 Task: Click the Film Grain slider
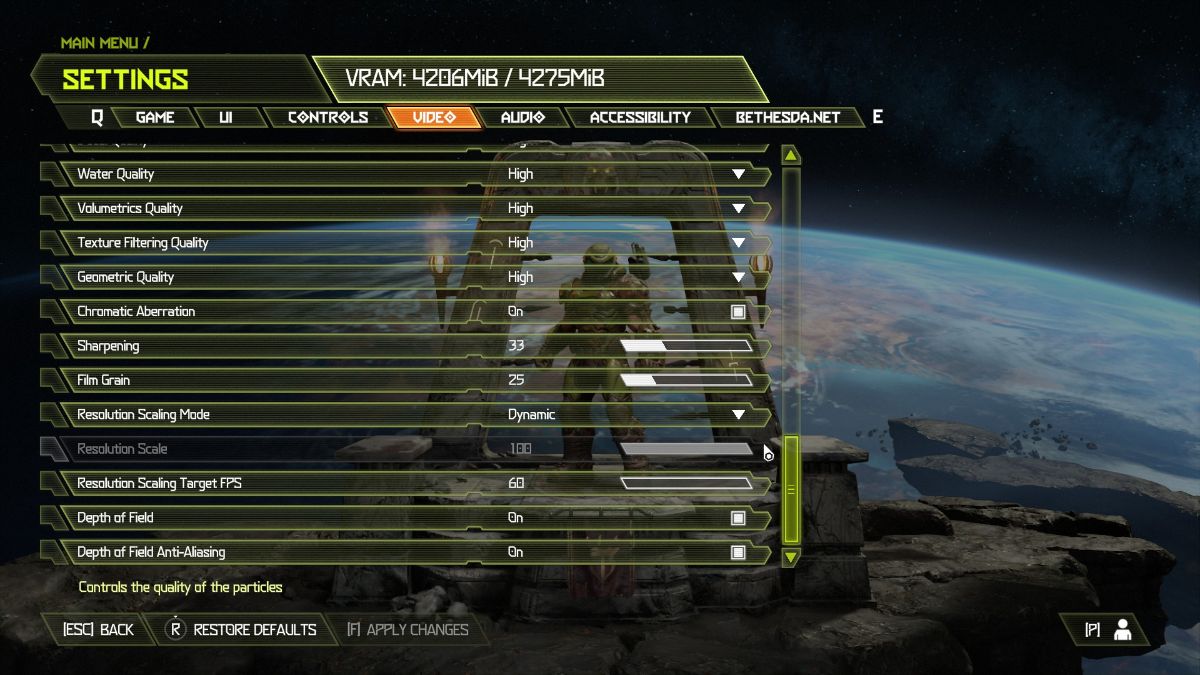[x=686, y=380]
